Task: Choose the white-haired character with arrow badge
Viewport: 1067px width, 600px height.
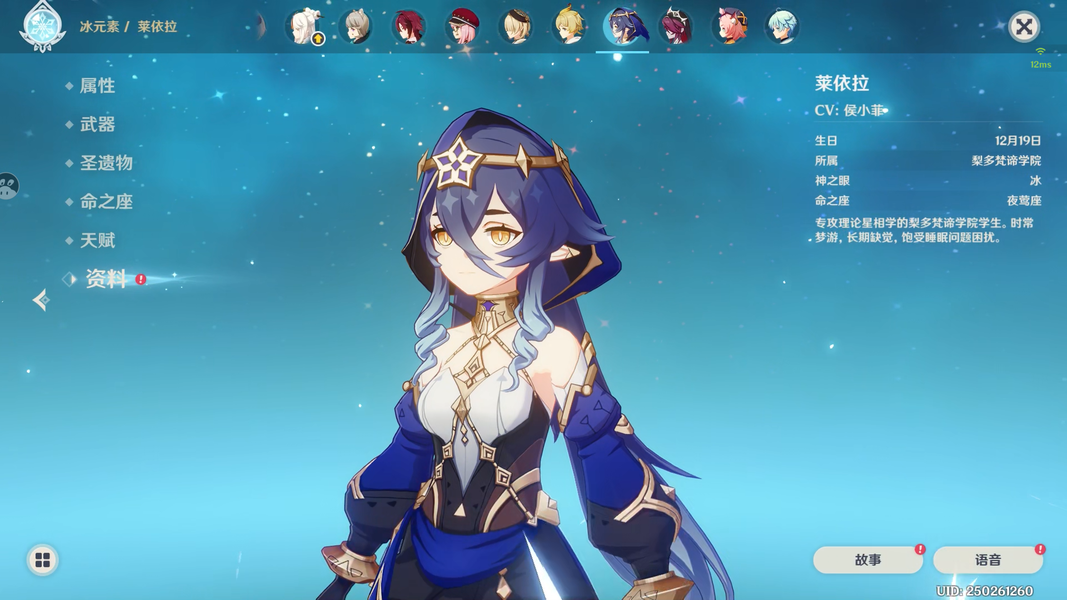Action: click(303, 27)
